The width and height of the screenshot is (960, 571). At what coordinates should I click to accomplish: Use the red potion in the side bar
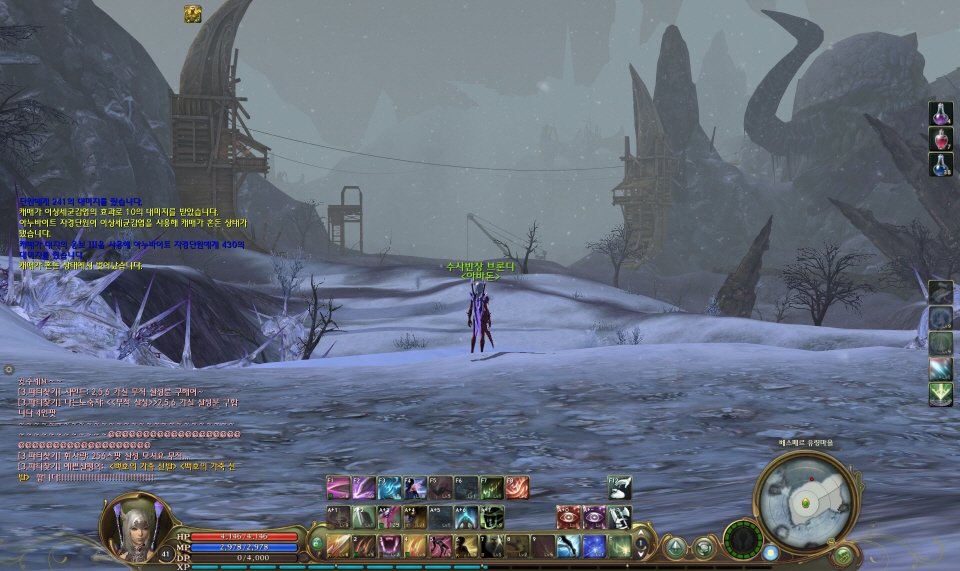point(940,139)
